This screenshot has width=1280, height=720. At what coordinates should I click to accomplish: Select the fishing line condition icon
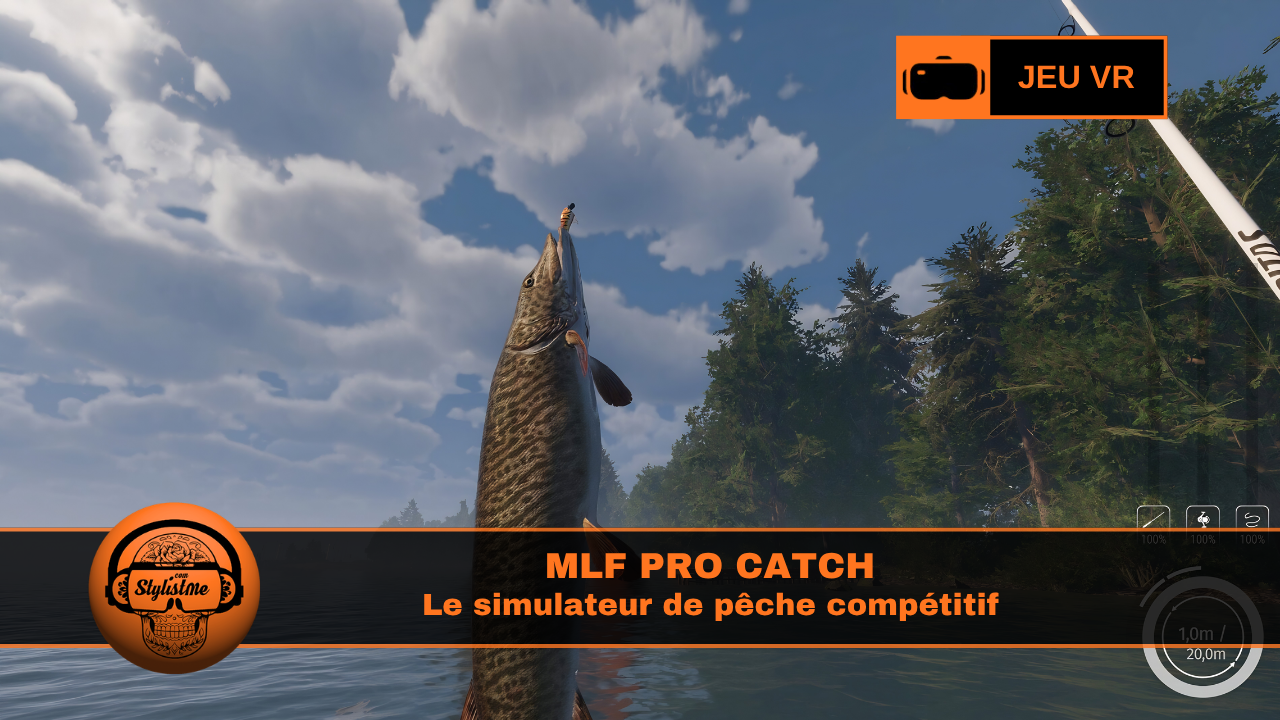[x=1253, y=518]
